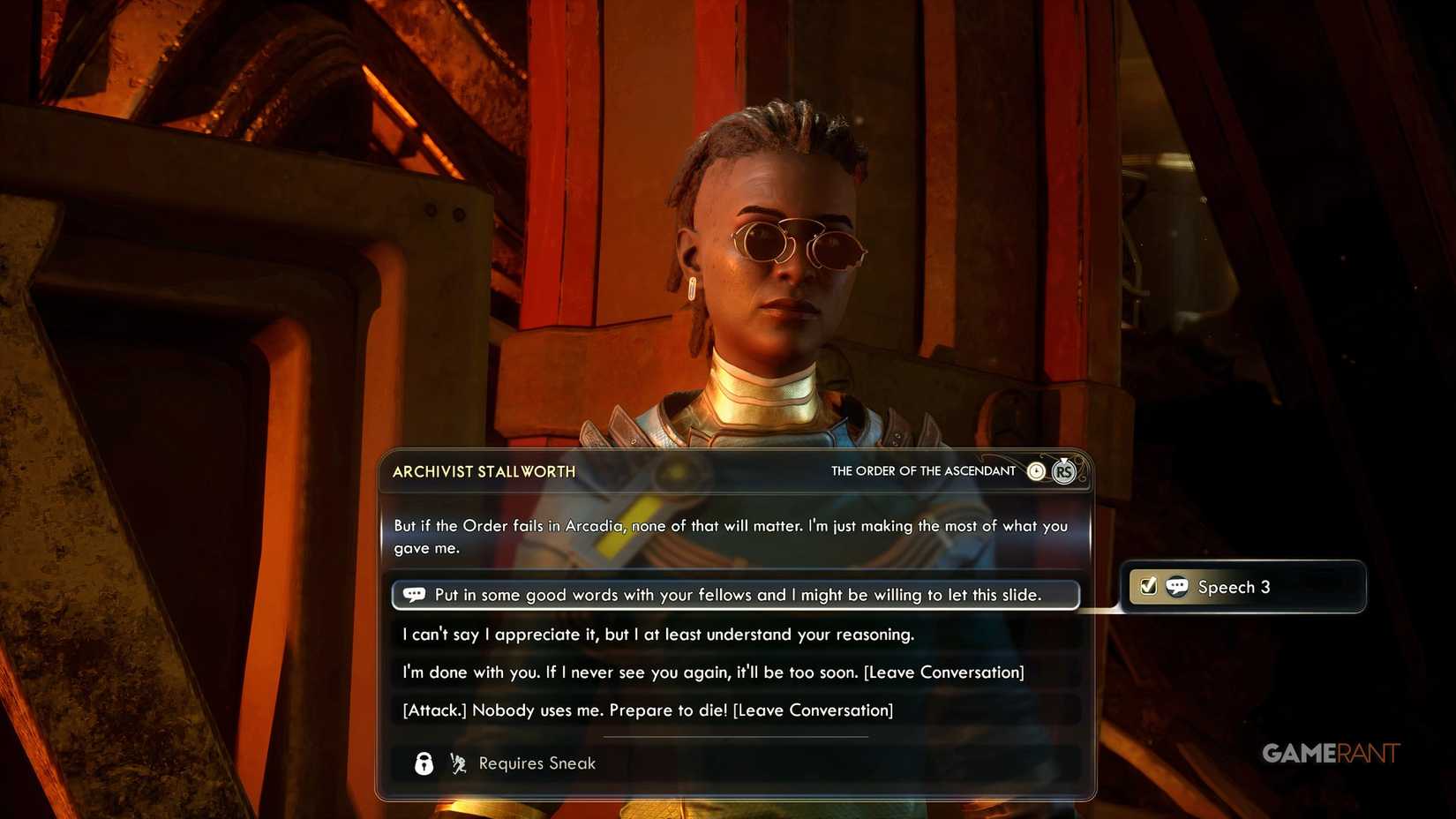Click the divider line above Requires Sneak
Viewport: 1456px width, 819px height.
click(737, 735)
